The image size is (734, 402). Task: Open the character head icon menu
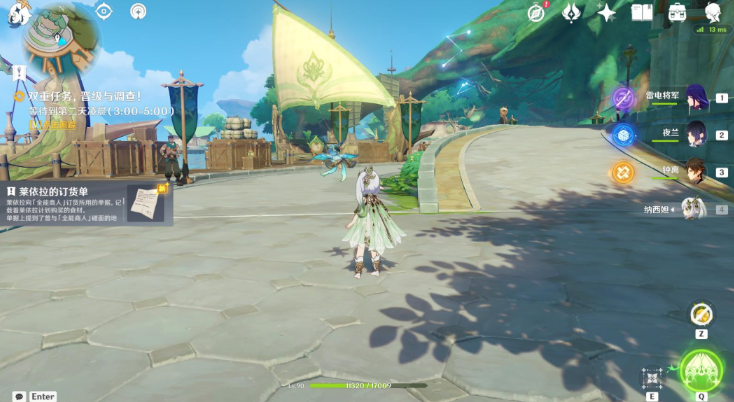point(713,12)
